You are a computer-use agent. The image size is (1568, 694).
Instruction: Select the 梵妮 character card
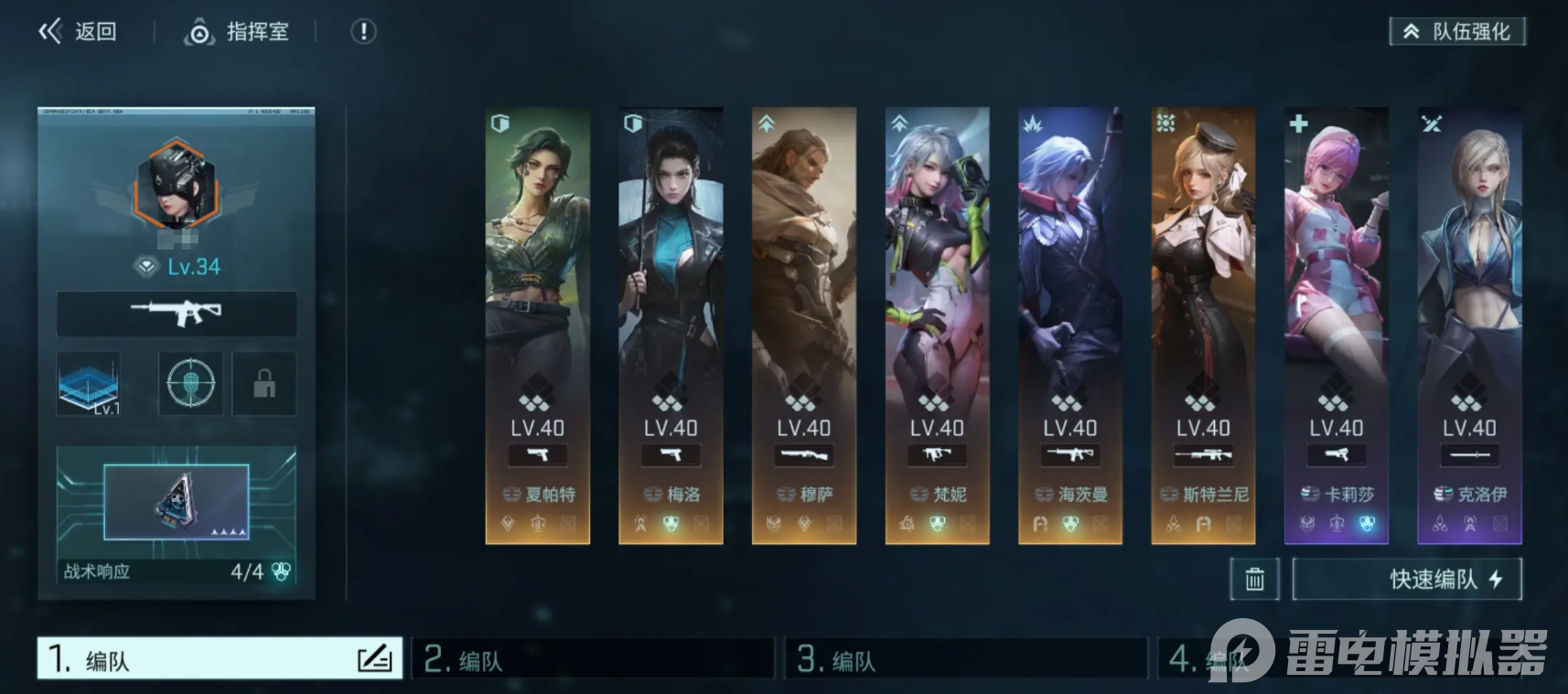tap(937, 325)
